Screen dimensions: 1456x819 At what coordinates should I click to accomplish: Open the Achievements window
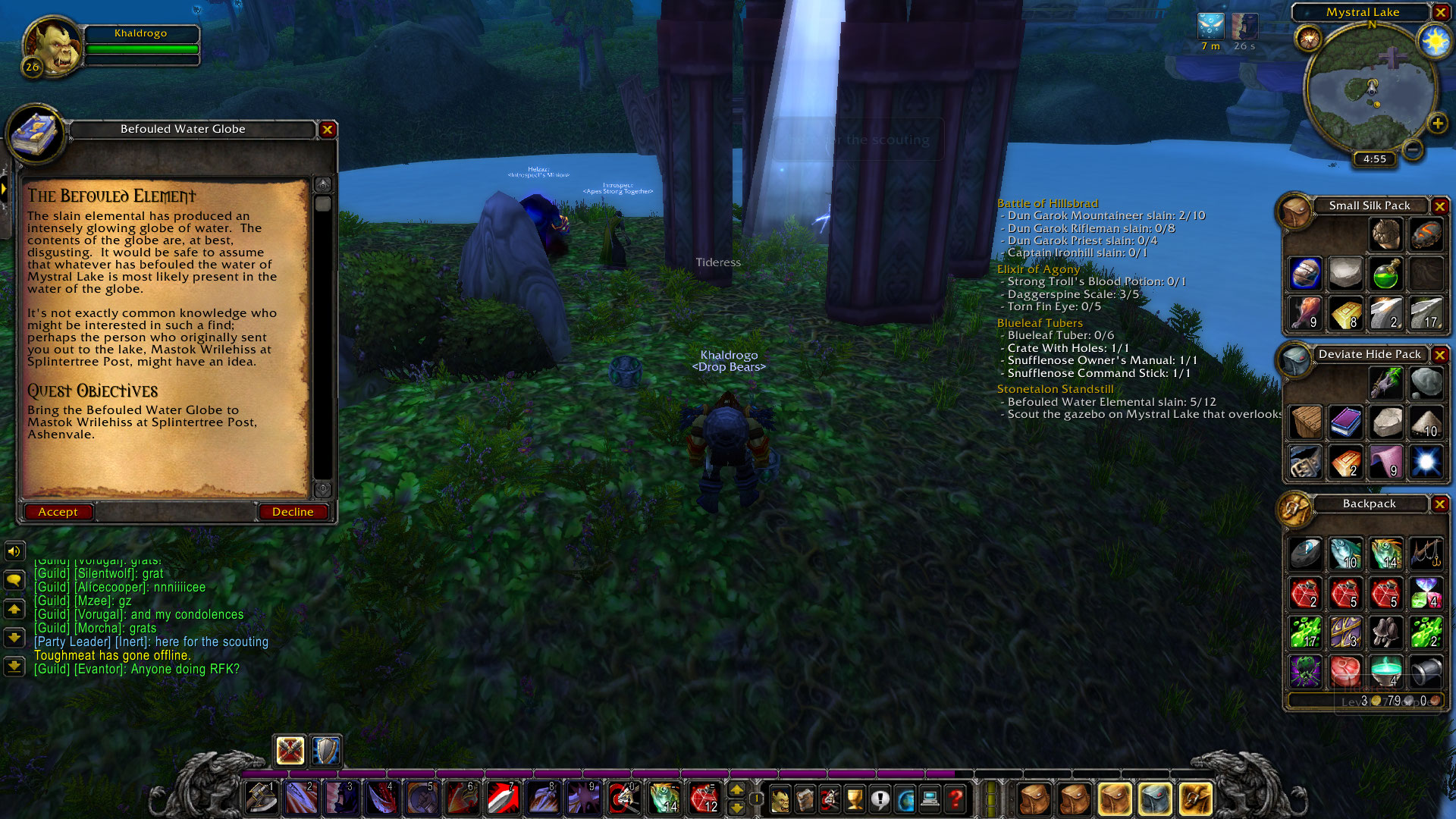pyautogui.click(x=854, y=798)
